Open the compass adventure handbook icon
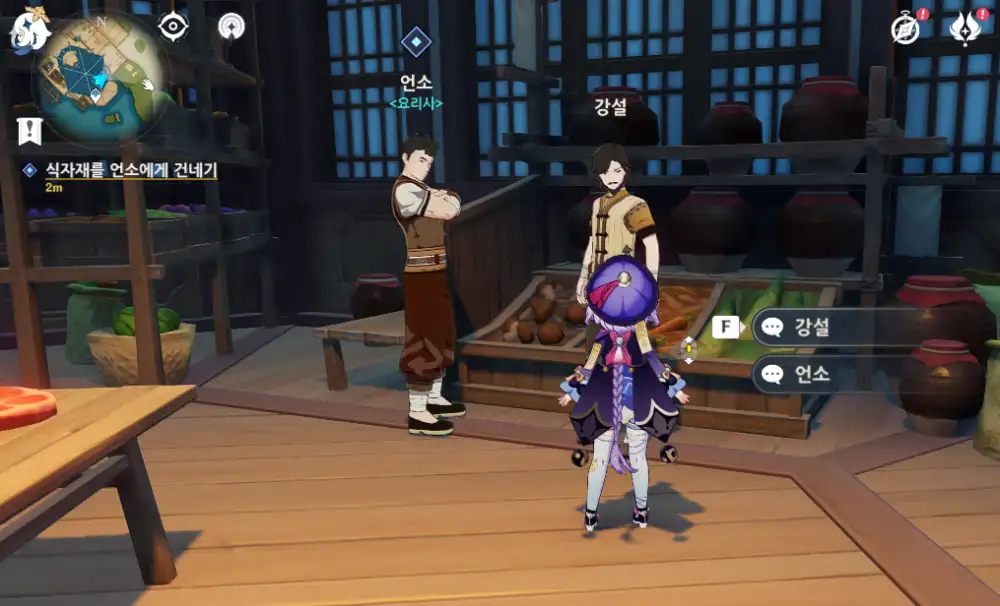This screenshot has width=1000, height=606. pos(906,29)
